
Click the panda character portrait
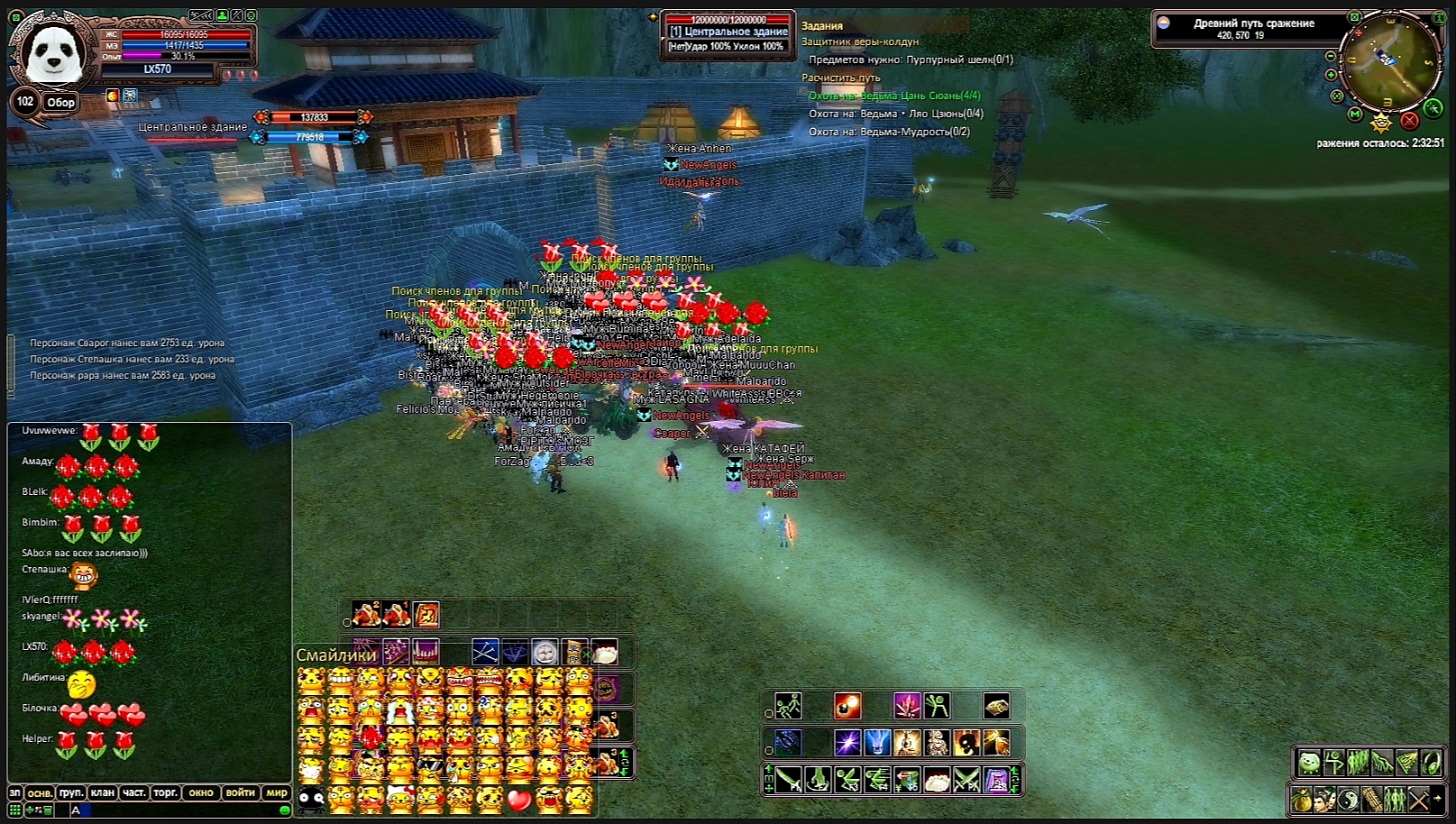[x=54, y=54]
